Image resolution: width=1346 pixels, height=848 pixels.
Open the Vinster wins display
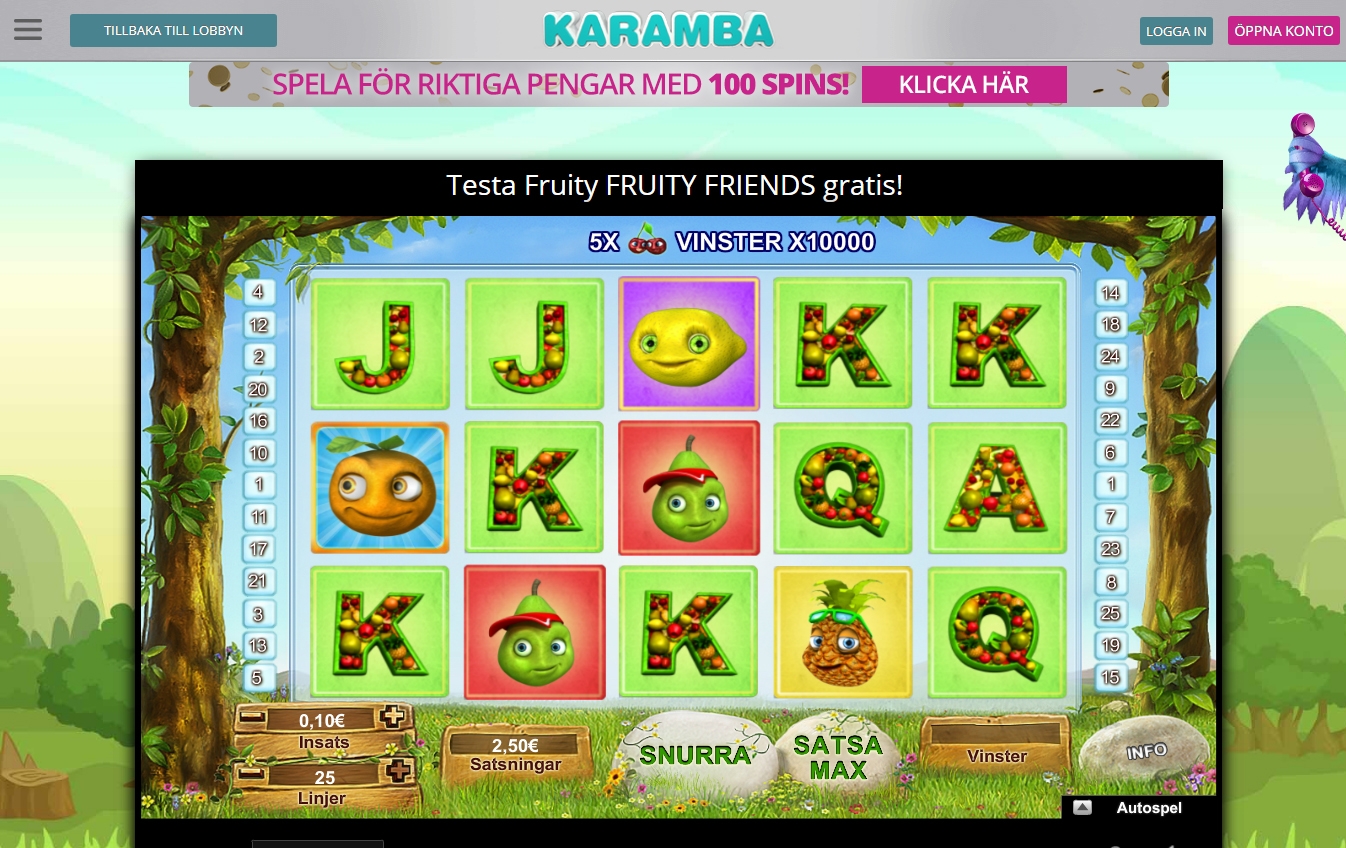tap(996, 756)
